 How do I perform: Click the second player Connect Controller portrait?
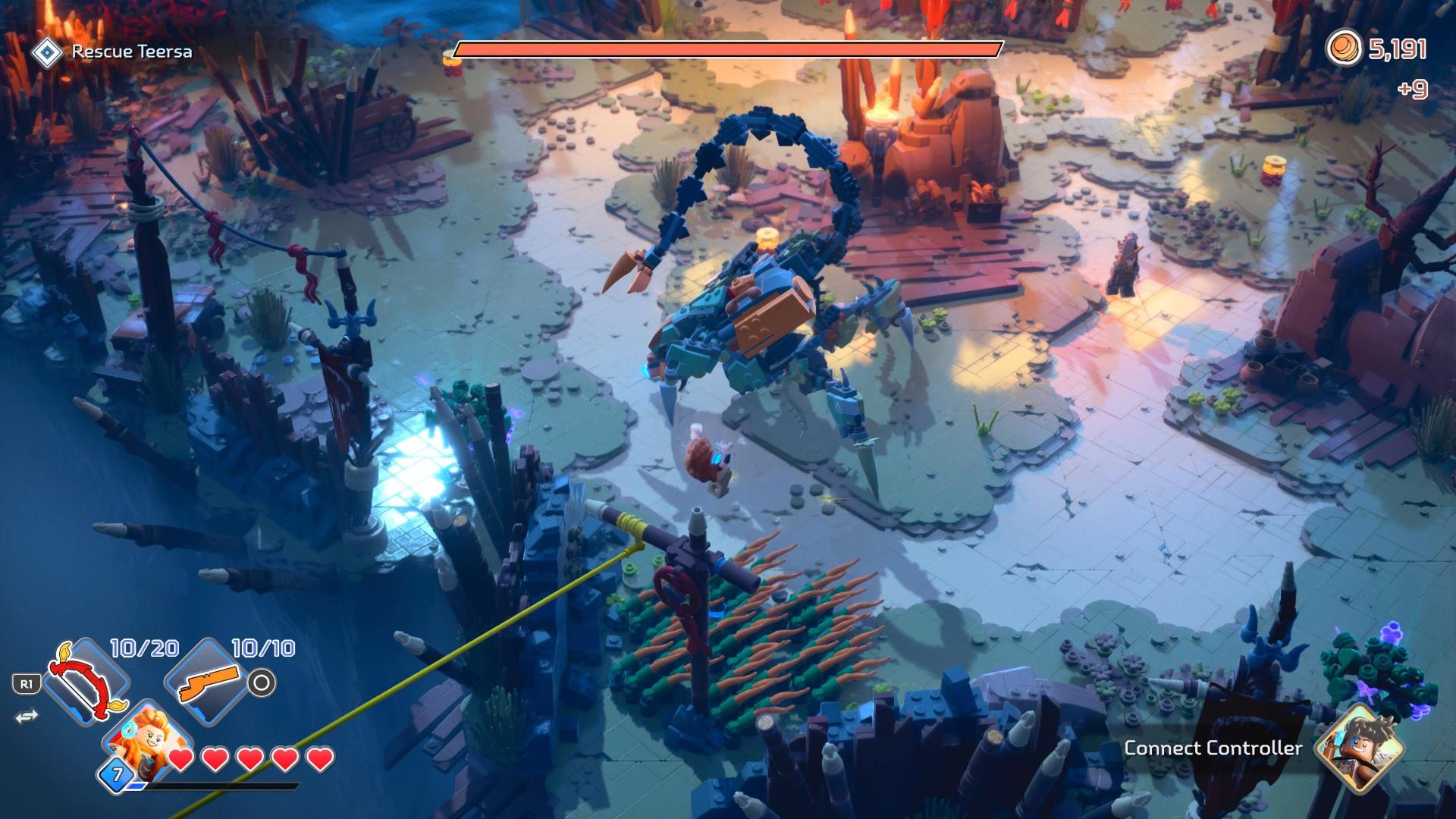[x=1359, y=746]
